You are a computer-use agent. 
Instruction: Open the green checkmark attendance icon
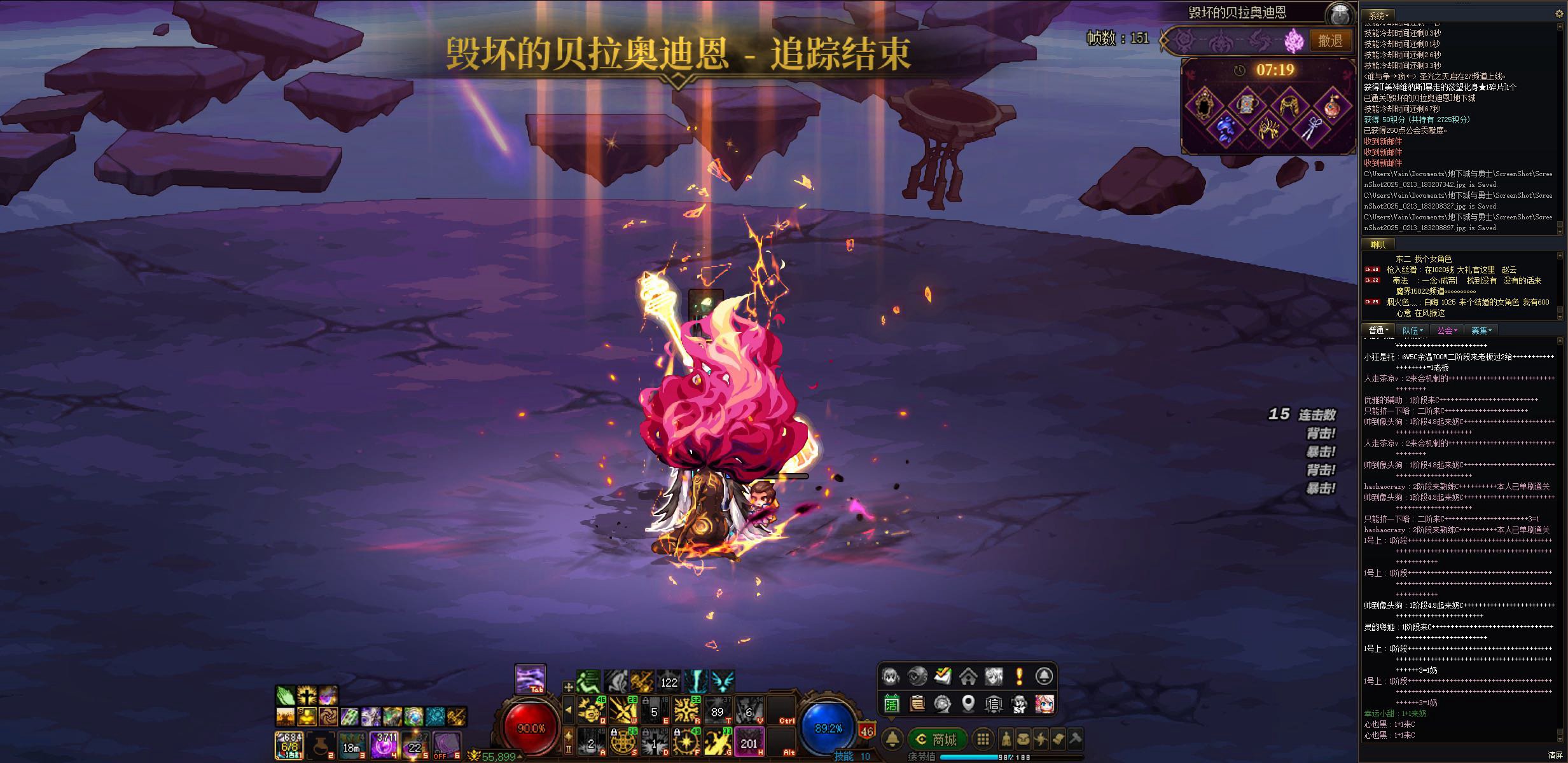tap(943, 676)
